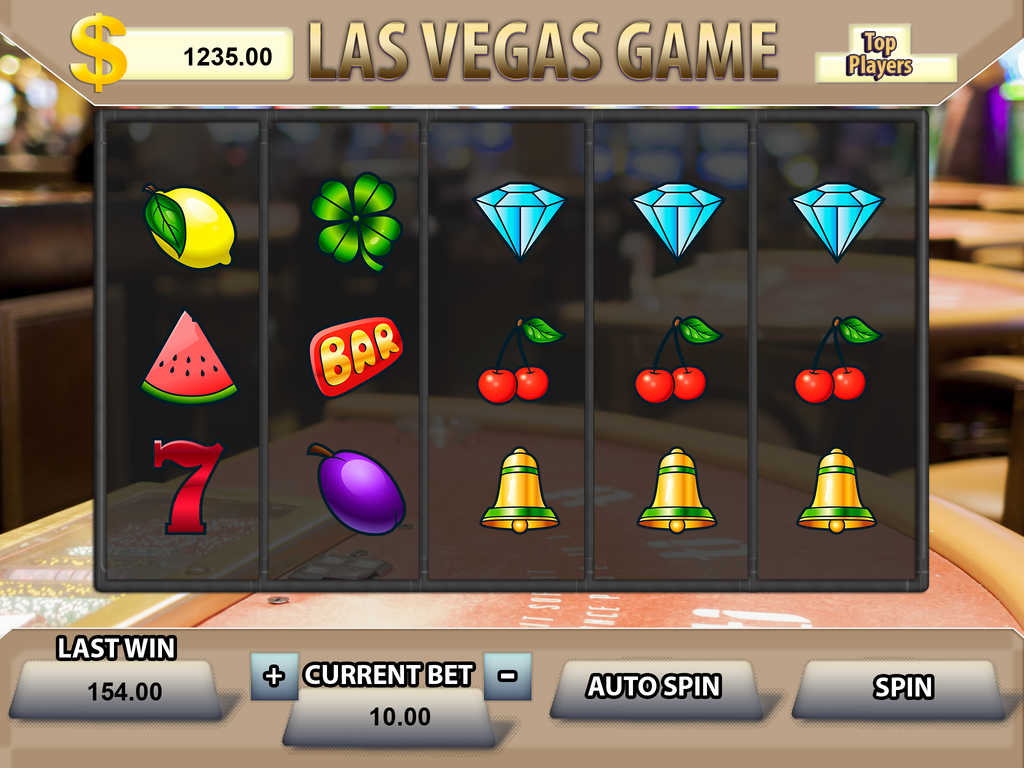The image size is (1024, 768).
Task: Decrease the current bet with minus
Action: [x=507, y=676]
